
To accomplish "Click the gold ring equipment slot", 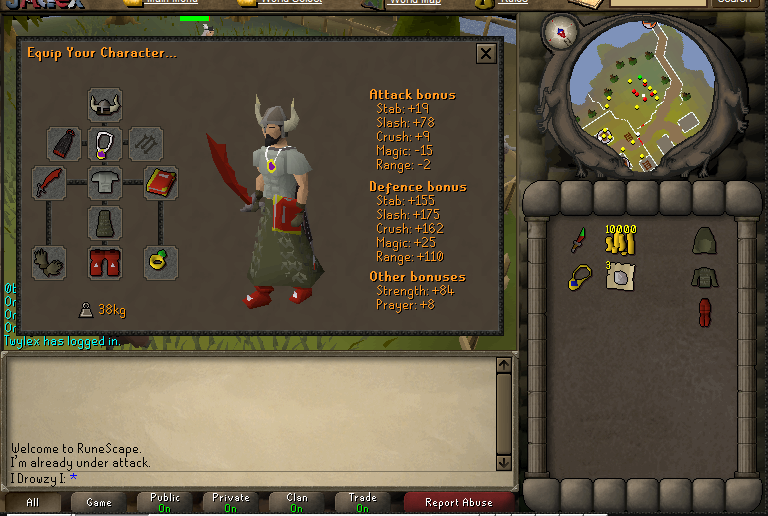I will 160,263.
